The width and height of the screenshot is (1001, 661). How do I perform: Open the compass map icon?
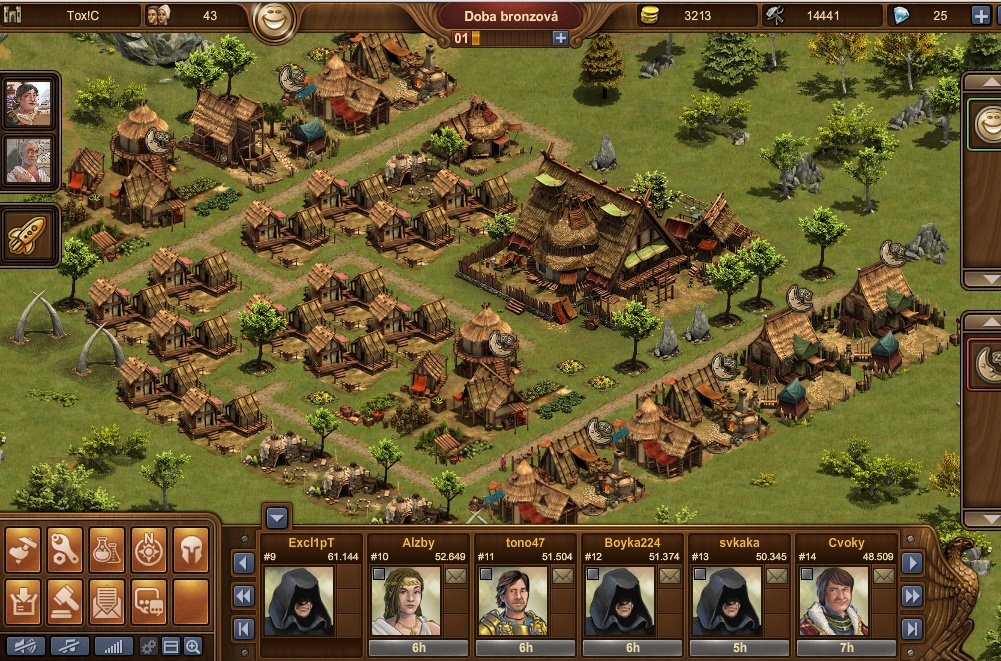149,549
